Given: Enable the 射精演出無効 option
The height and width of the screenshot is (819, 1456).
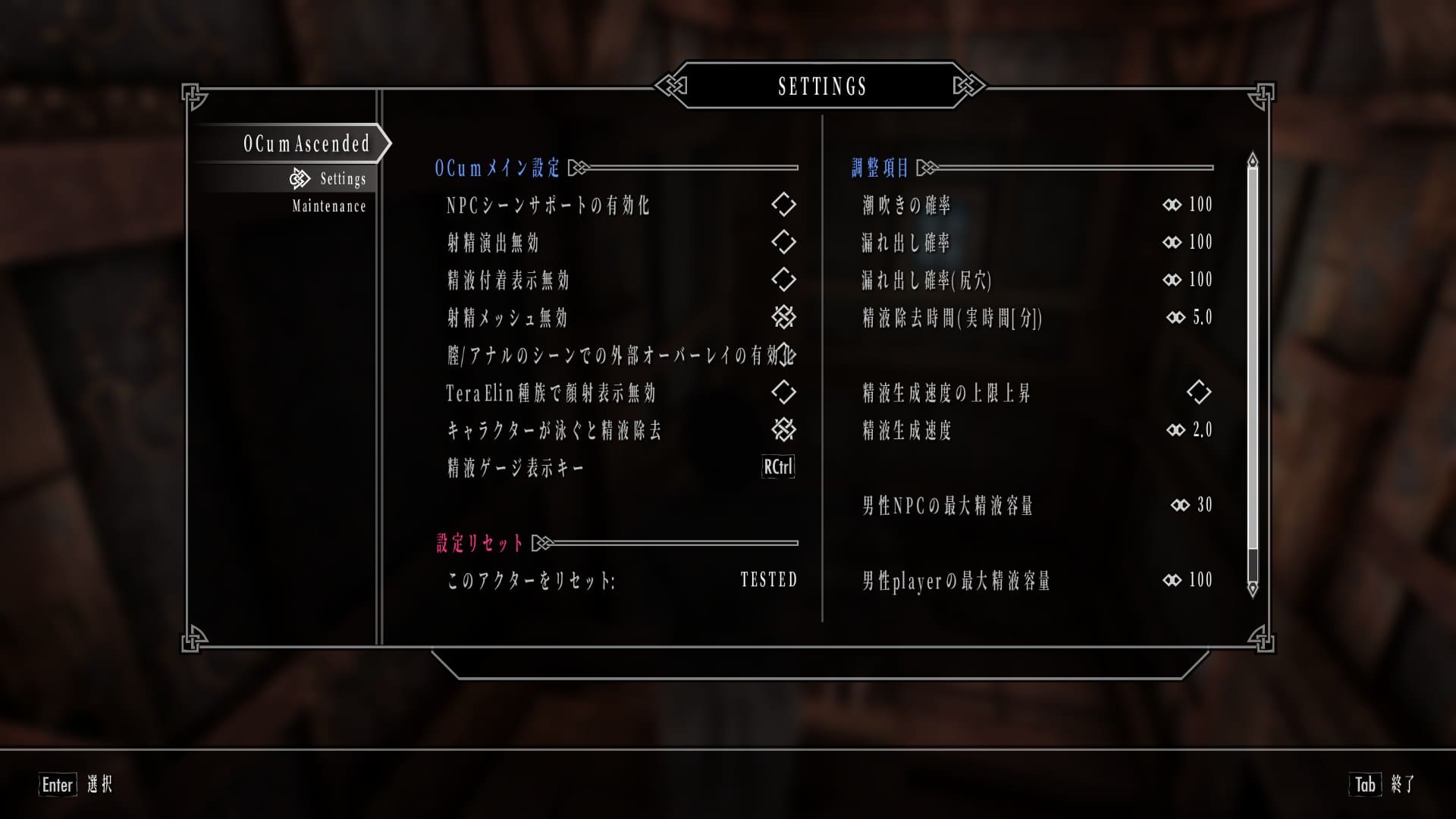Looking at the screenshot, I should tap(785, 243).
